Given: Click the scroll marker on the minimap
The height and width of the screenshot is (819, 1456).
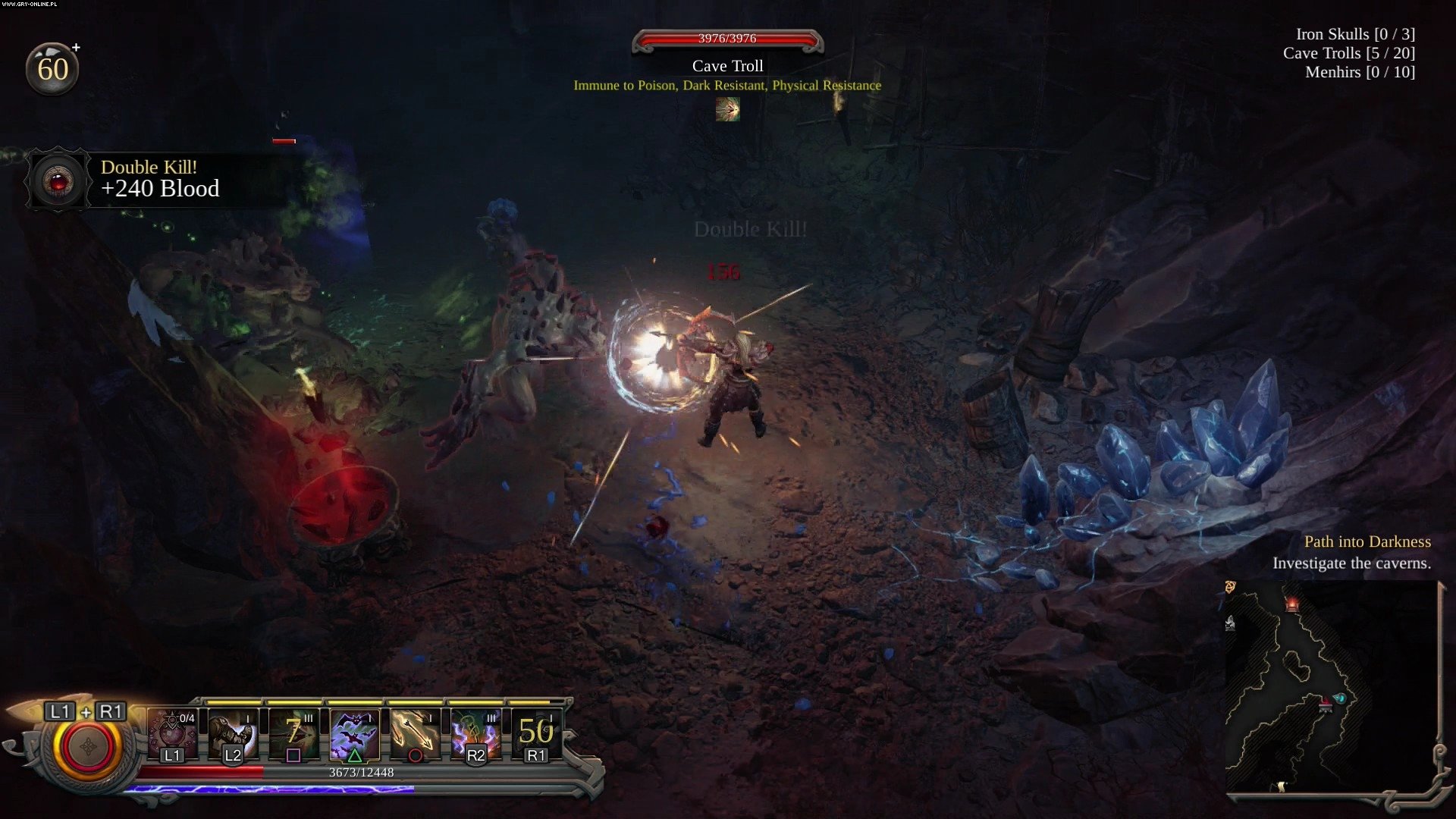Looking at the screenshot, I should [x=1282, y=787].
